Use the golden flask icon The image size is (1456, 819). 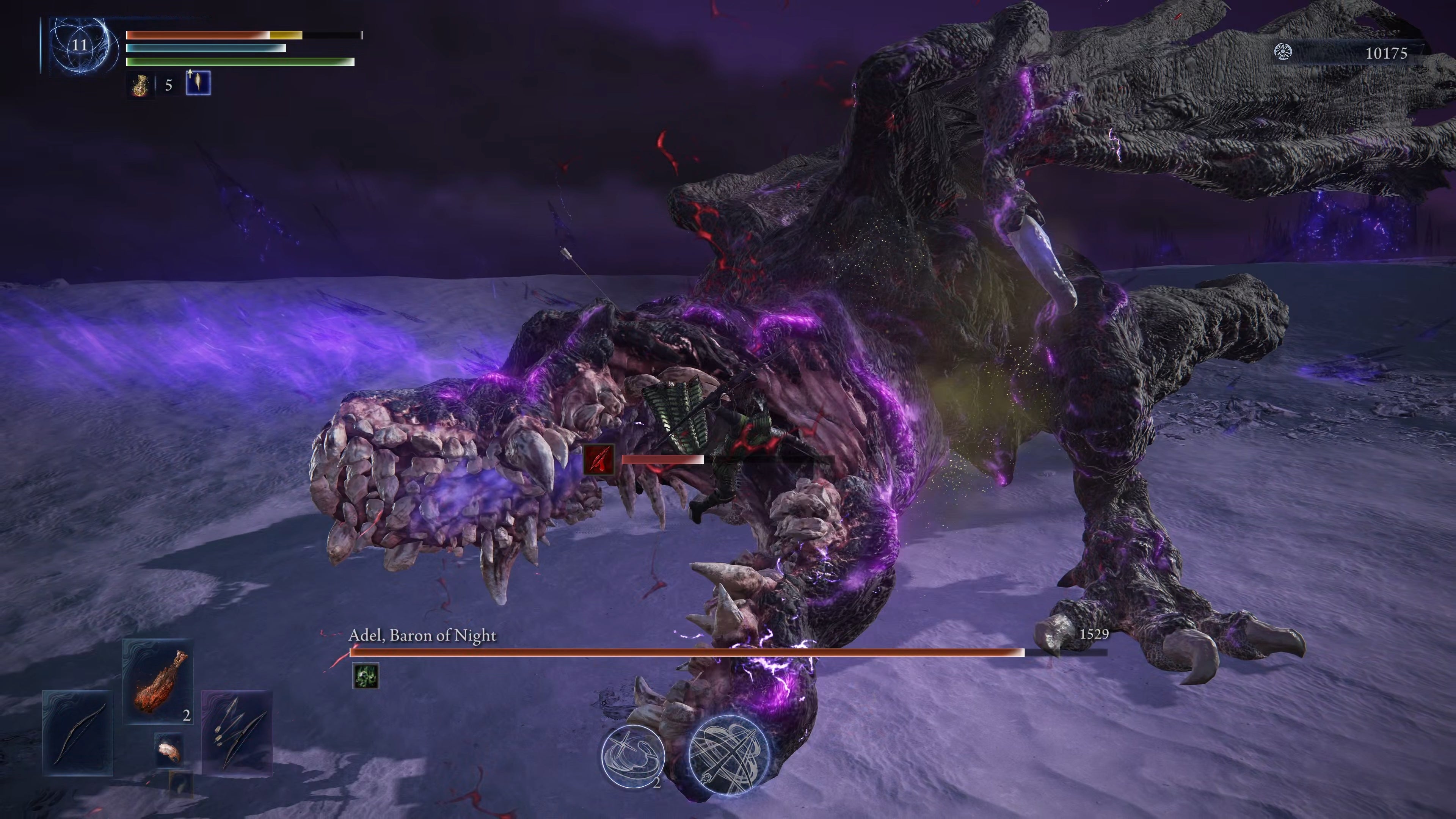140,85
